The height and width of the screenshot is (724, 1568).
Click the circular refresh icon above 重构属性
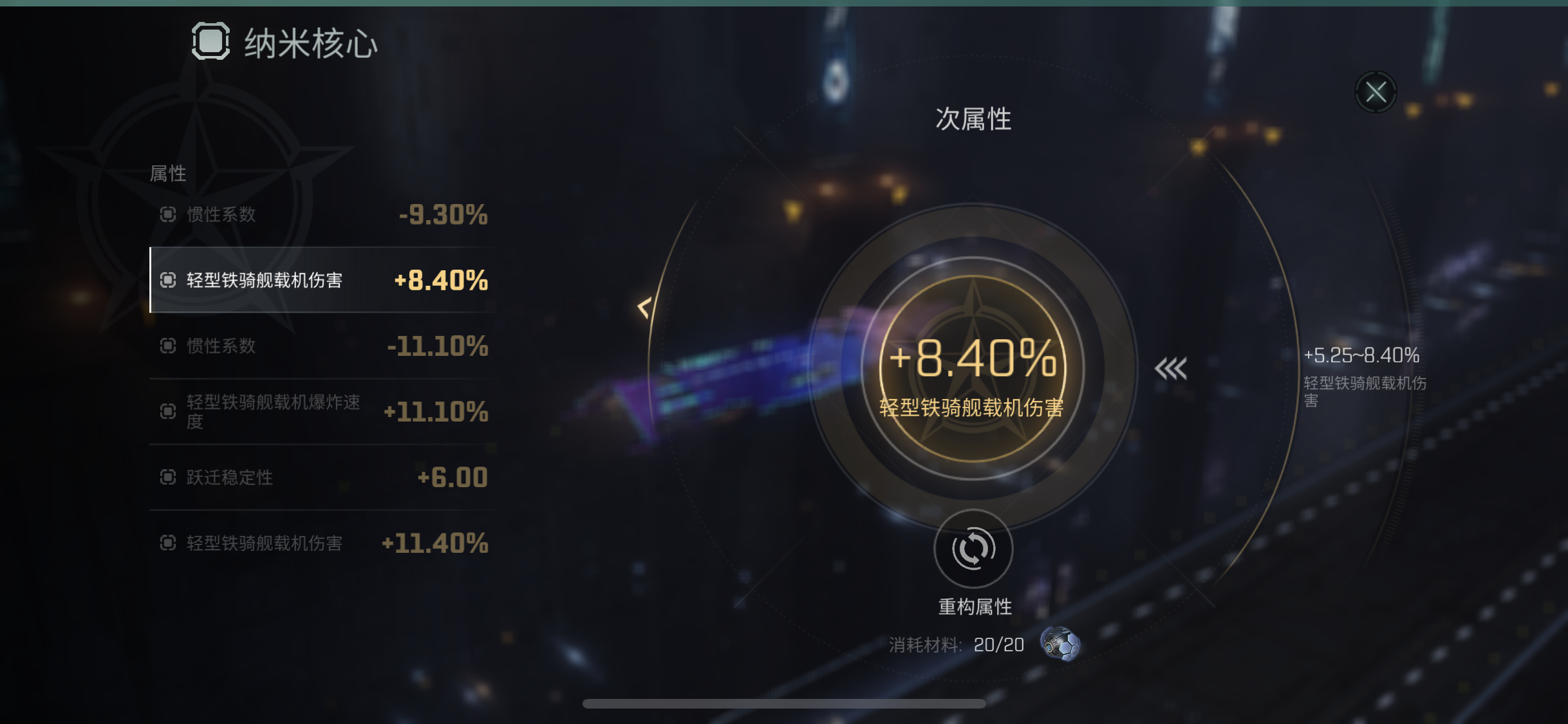pos(975,548)
